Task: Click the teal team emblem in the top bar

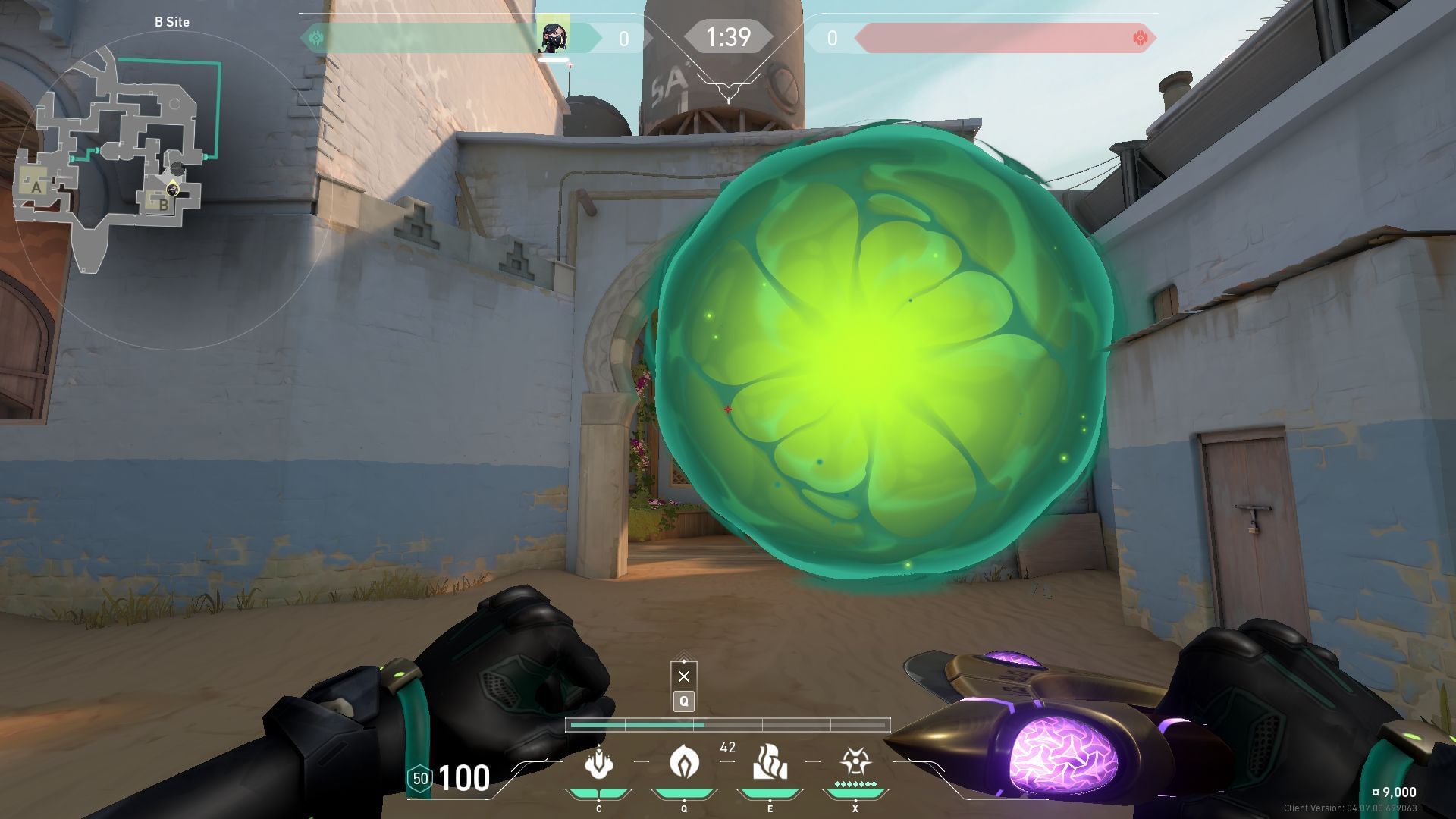Action: click(x=315, y=38)
